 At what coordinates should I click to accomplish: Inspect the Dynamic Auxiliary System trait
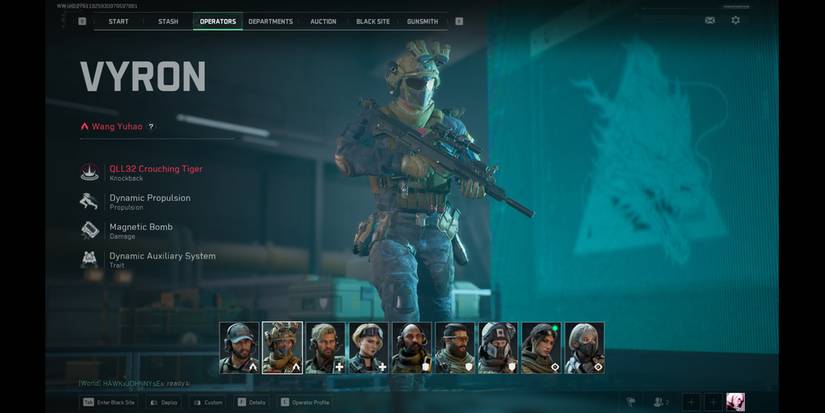tap(161, 257)
